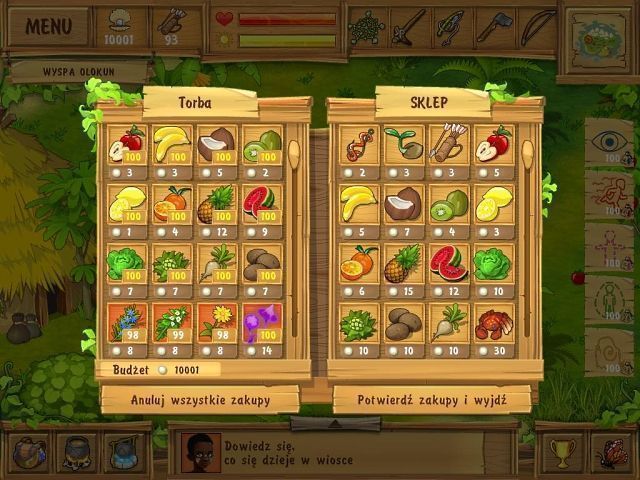Cancel all purchases with Anuluj wszystkie zakupy
Image resolution: width=640 pixels, height=480 pixels.
pyautogui.click(x=201, y=399)
